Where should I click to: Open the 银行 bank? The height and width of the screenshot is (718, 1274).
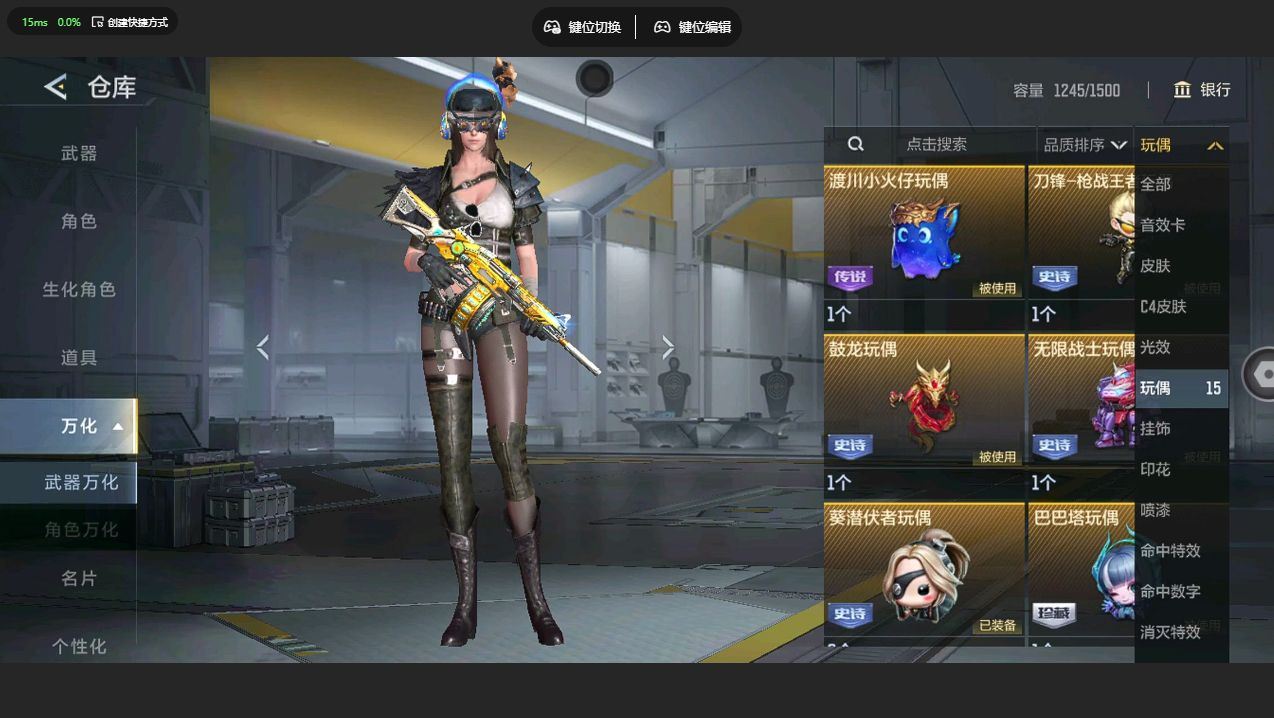pyautogui.click(x=1202, y=90)
